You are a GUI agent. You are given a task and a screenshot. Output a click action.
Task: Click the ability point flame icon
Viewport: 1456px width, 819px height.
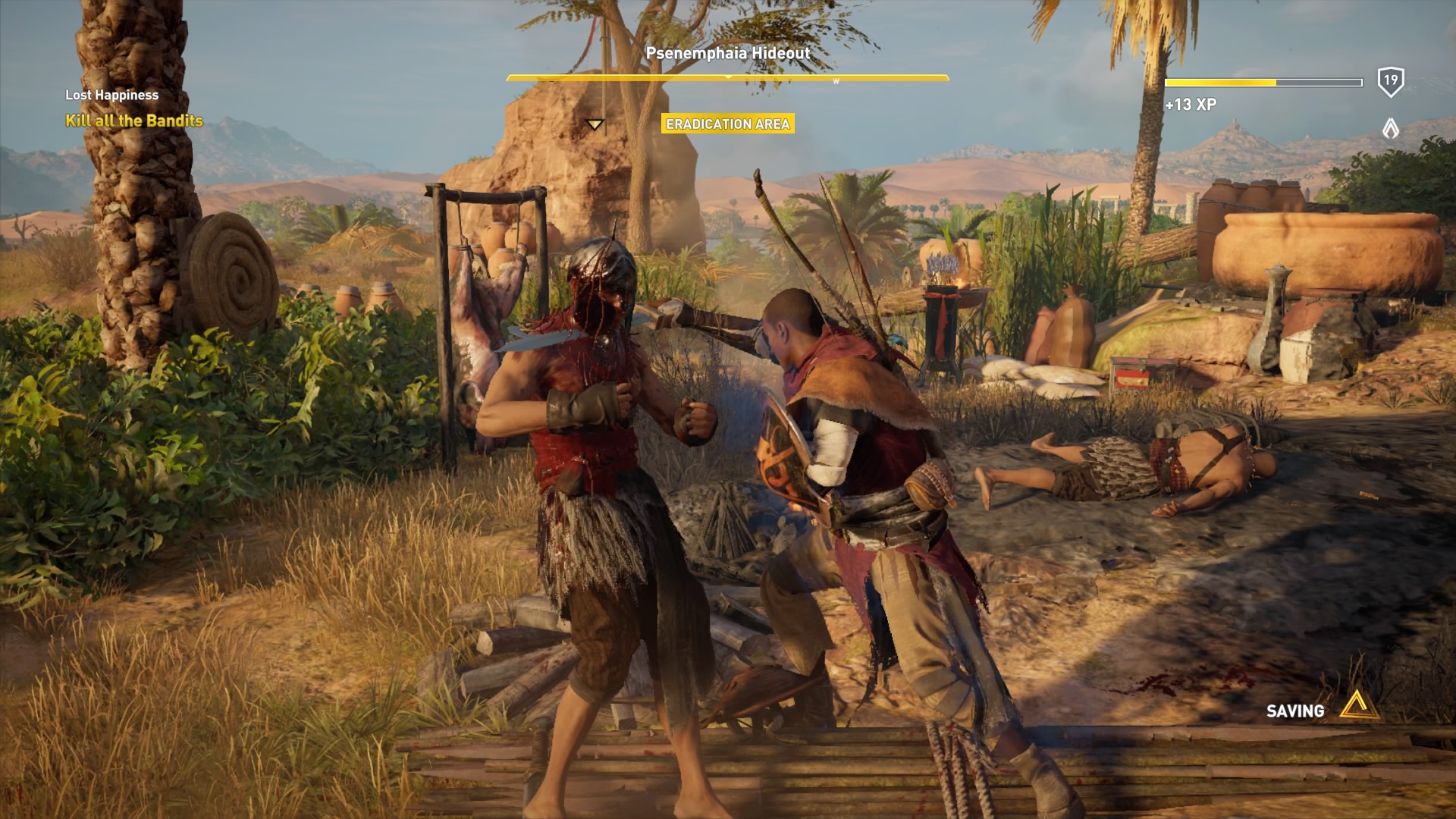coord(1390,128)
